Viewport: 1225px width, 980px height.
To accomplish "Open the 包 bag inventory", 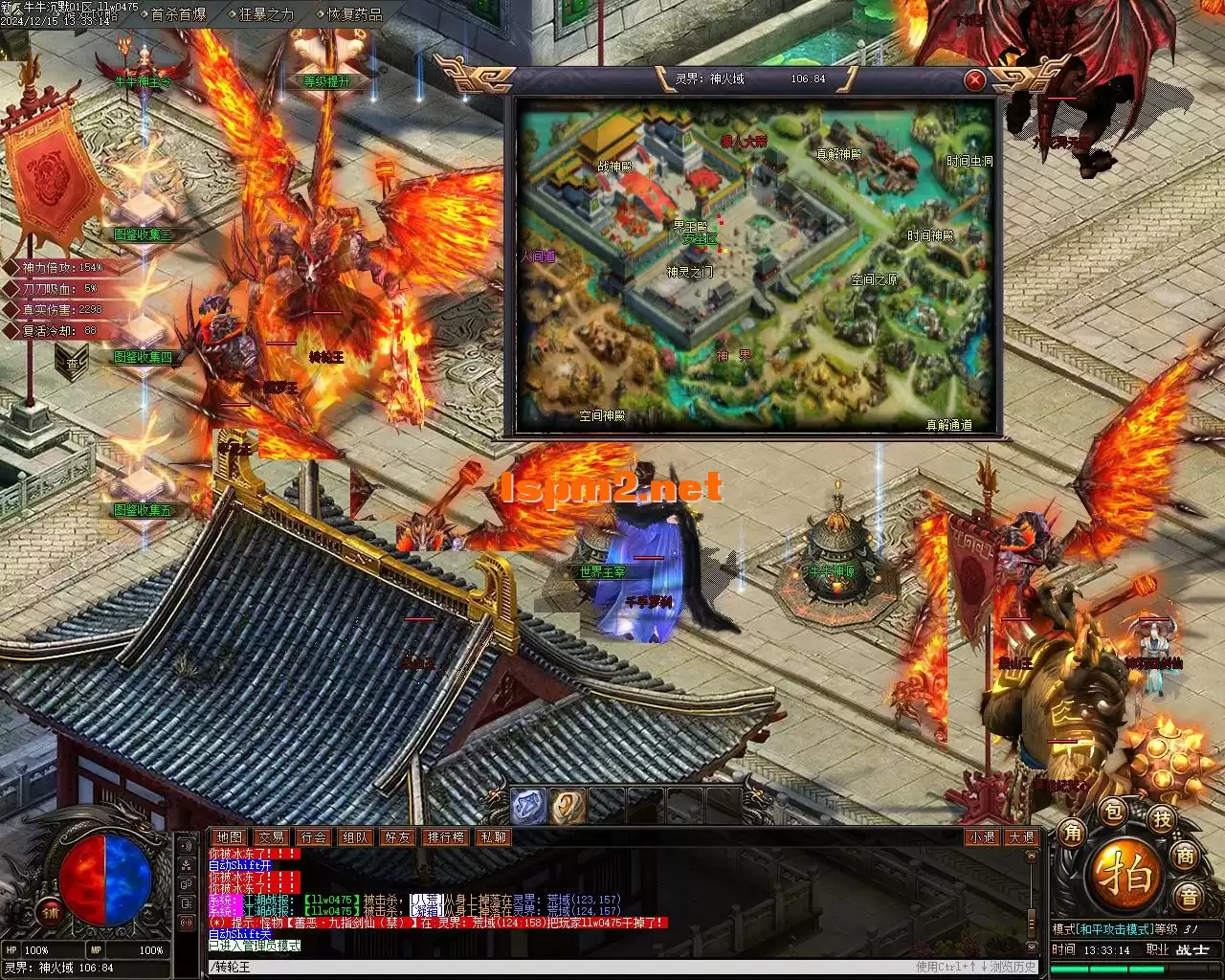I will click(1113, 813).
